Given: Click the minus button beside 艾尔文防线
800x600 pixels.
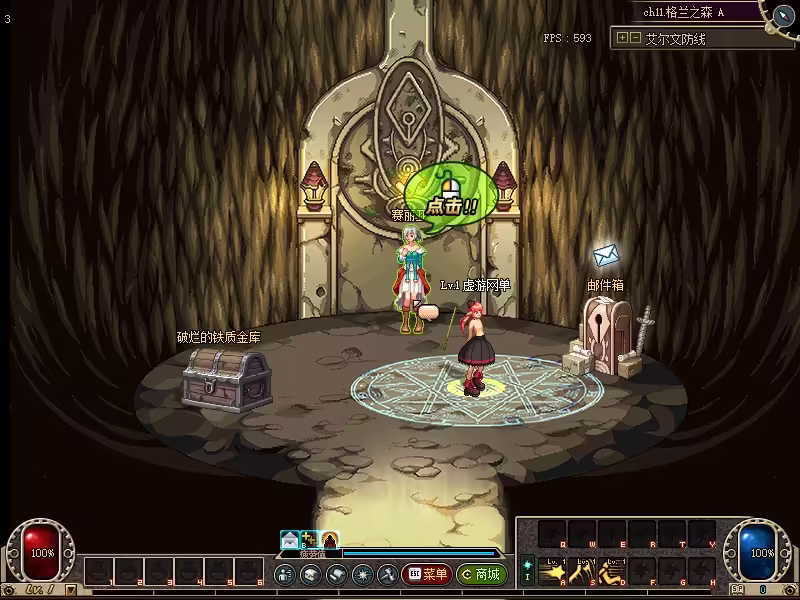Looking at the screenshot, I should (x=635, y=38).
